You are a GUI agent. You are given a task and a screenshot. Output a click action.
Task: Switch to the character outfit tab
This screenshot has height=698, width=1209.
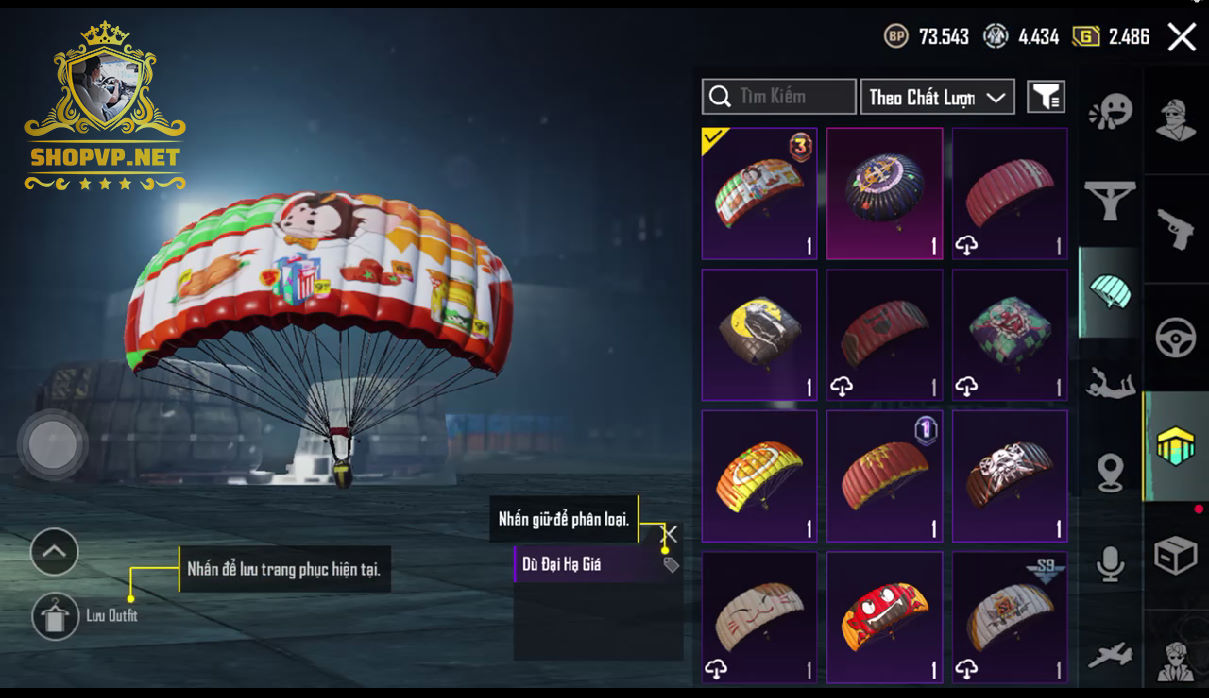click(1176, 120)
